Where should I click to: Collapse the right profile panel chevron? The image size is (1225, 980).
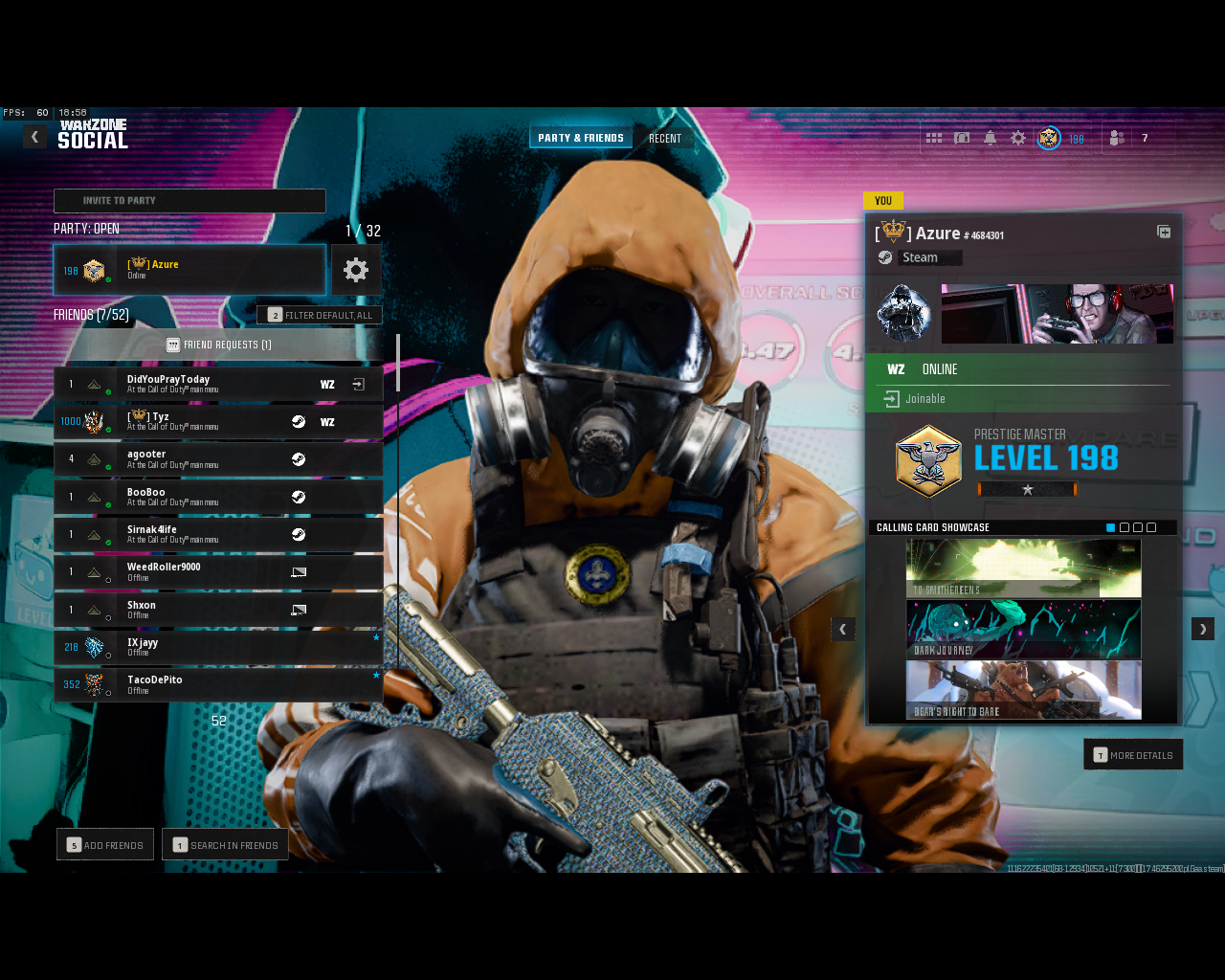click(x=1202, y=629)
